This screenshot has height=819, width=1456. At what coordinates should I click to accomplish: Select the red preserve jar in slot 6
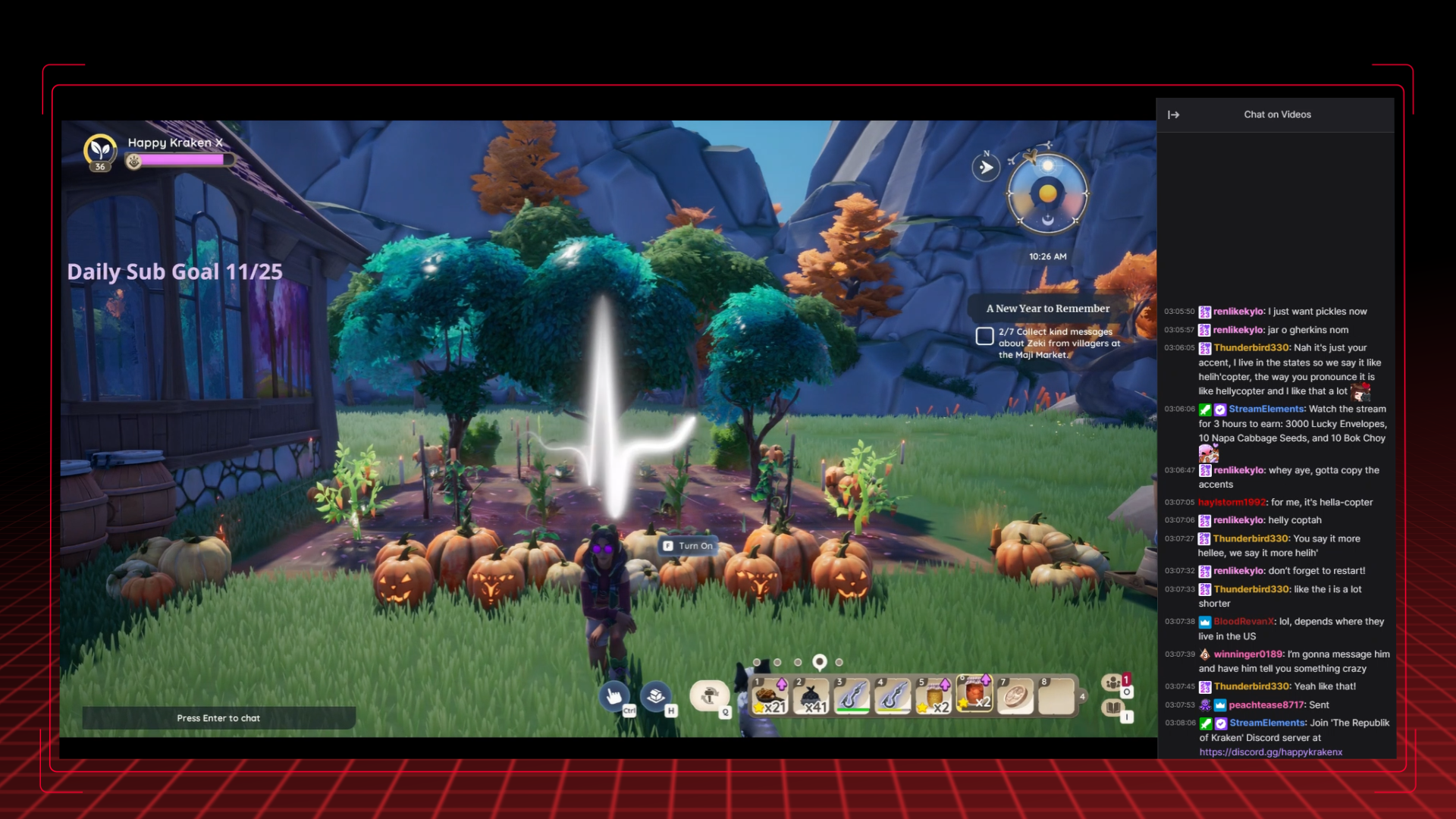click(x=975, y=694)
